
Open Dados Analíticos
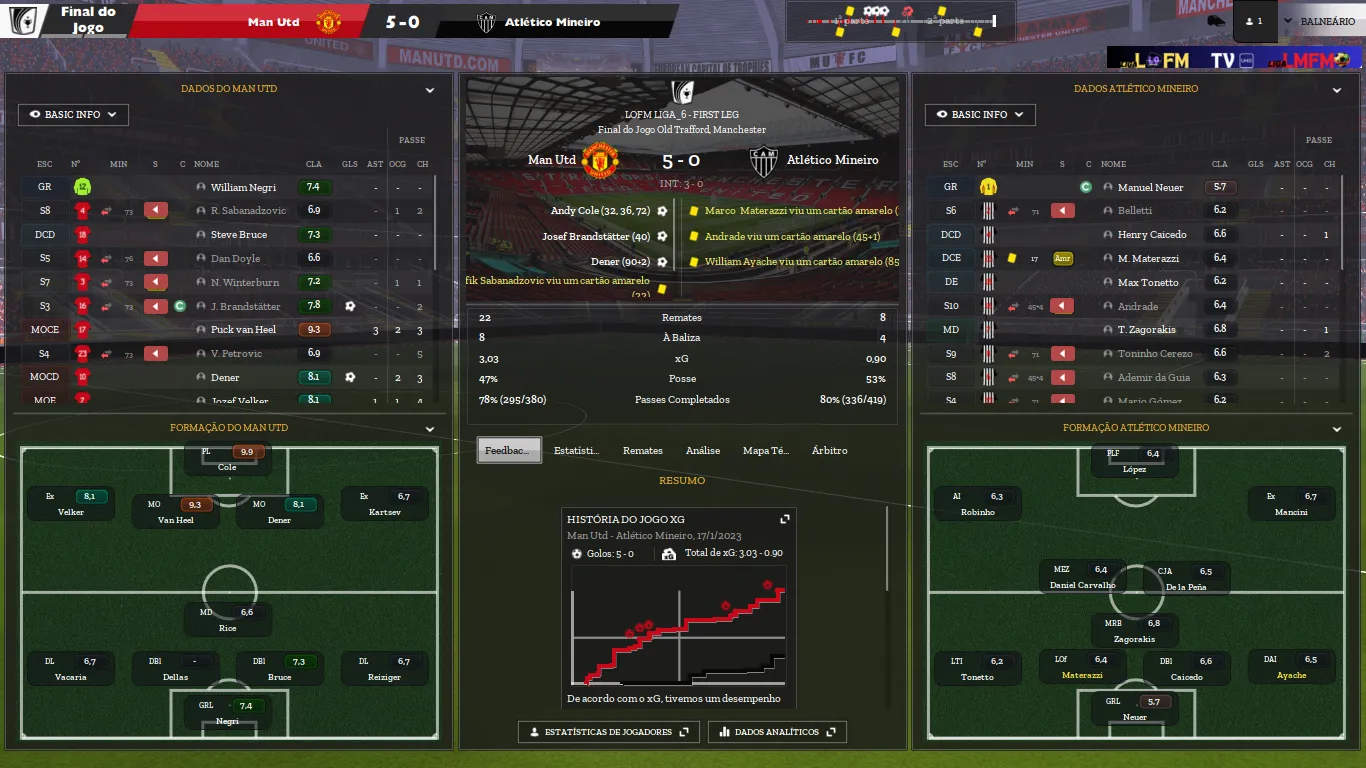(x=777, y=732)
